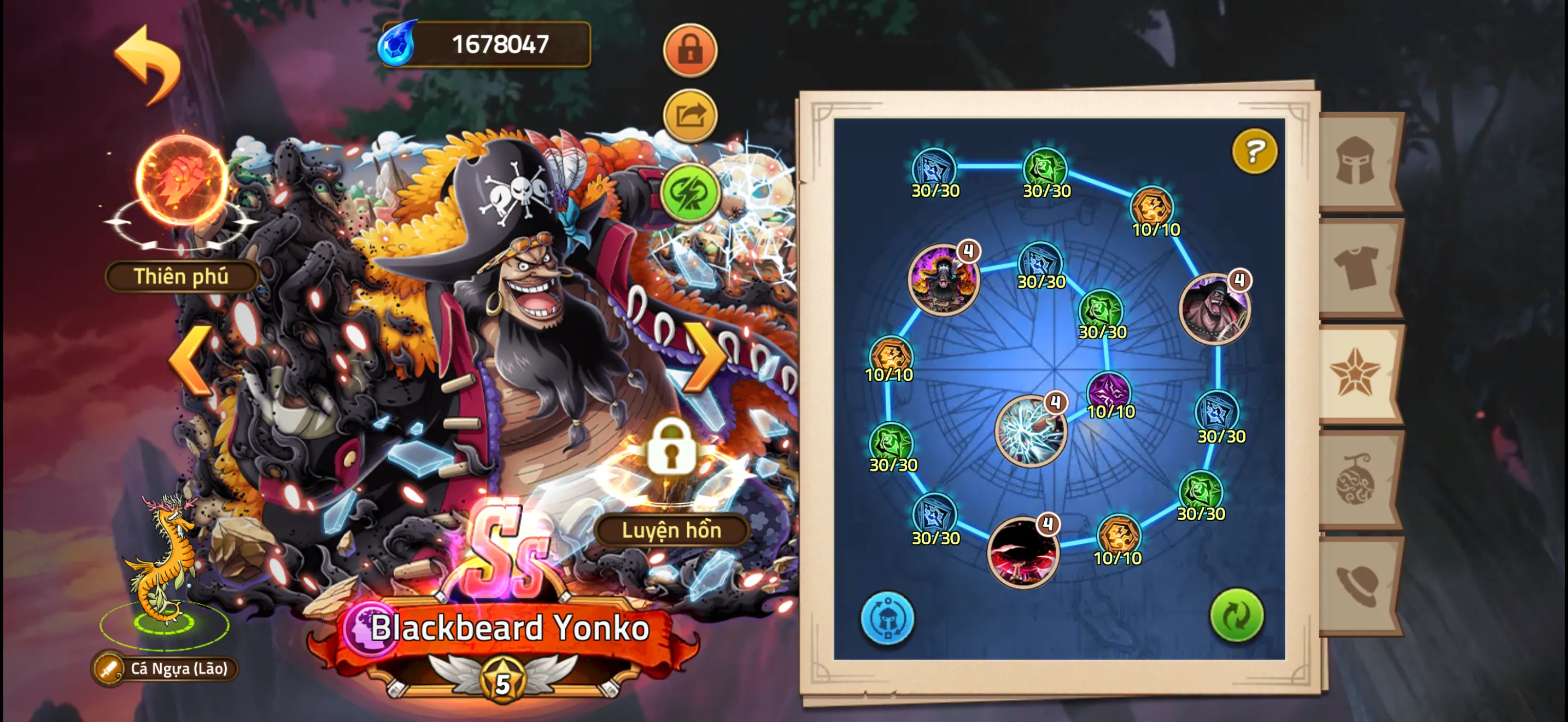1568x722 pixels.
Task: Switch to the helmet tab
Action: [1358, 161]
